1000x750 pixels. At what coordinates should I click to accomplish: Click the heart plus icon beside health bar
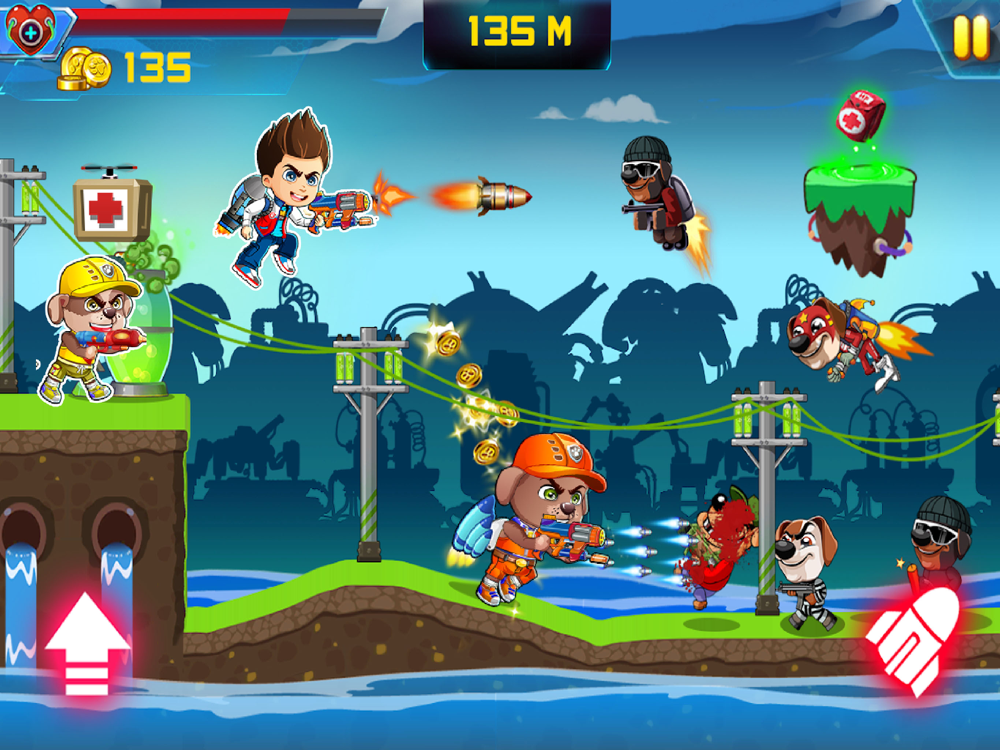coord(26,32)
